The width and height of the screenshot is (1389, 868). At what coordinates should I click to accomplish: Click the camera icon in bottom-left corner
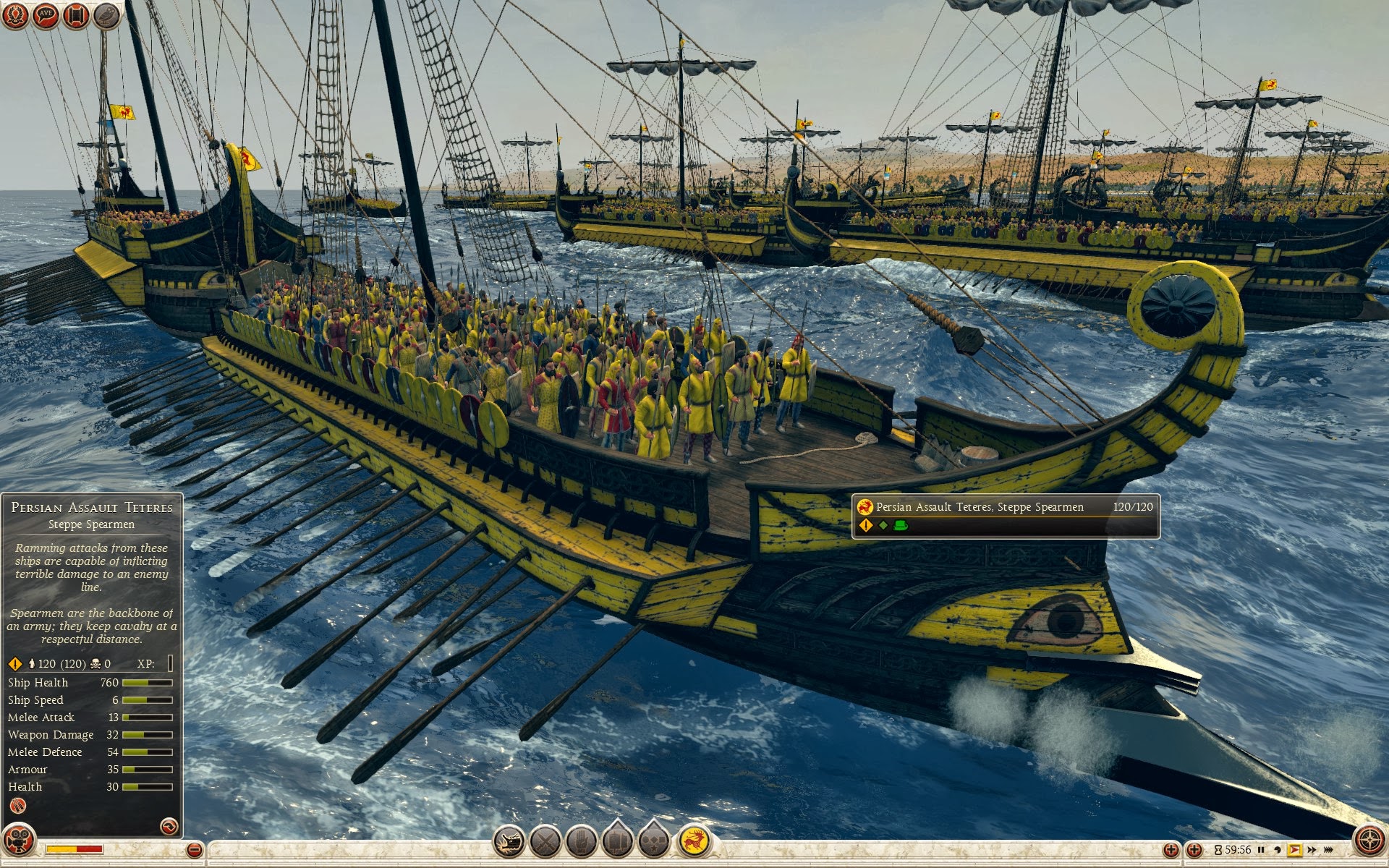(x=19, y=841)
